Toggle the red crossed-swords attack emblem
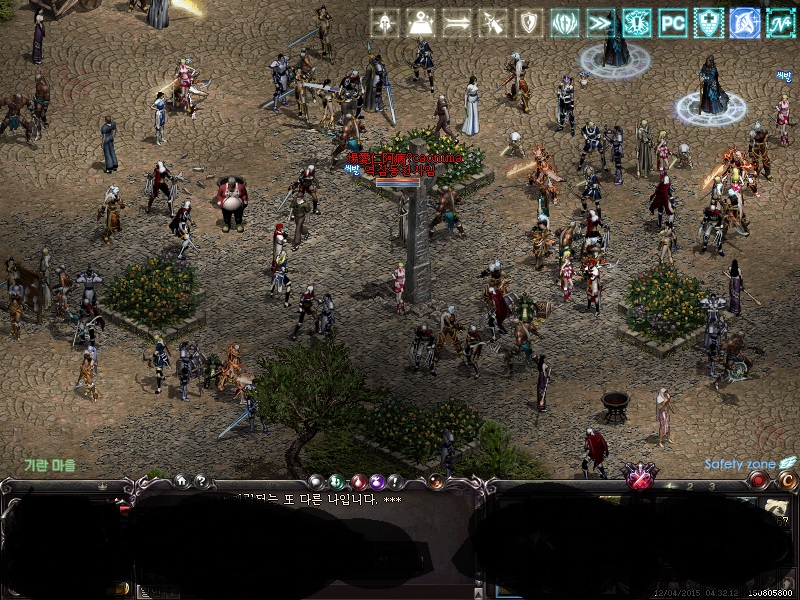 click(x=639, y=478)
